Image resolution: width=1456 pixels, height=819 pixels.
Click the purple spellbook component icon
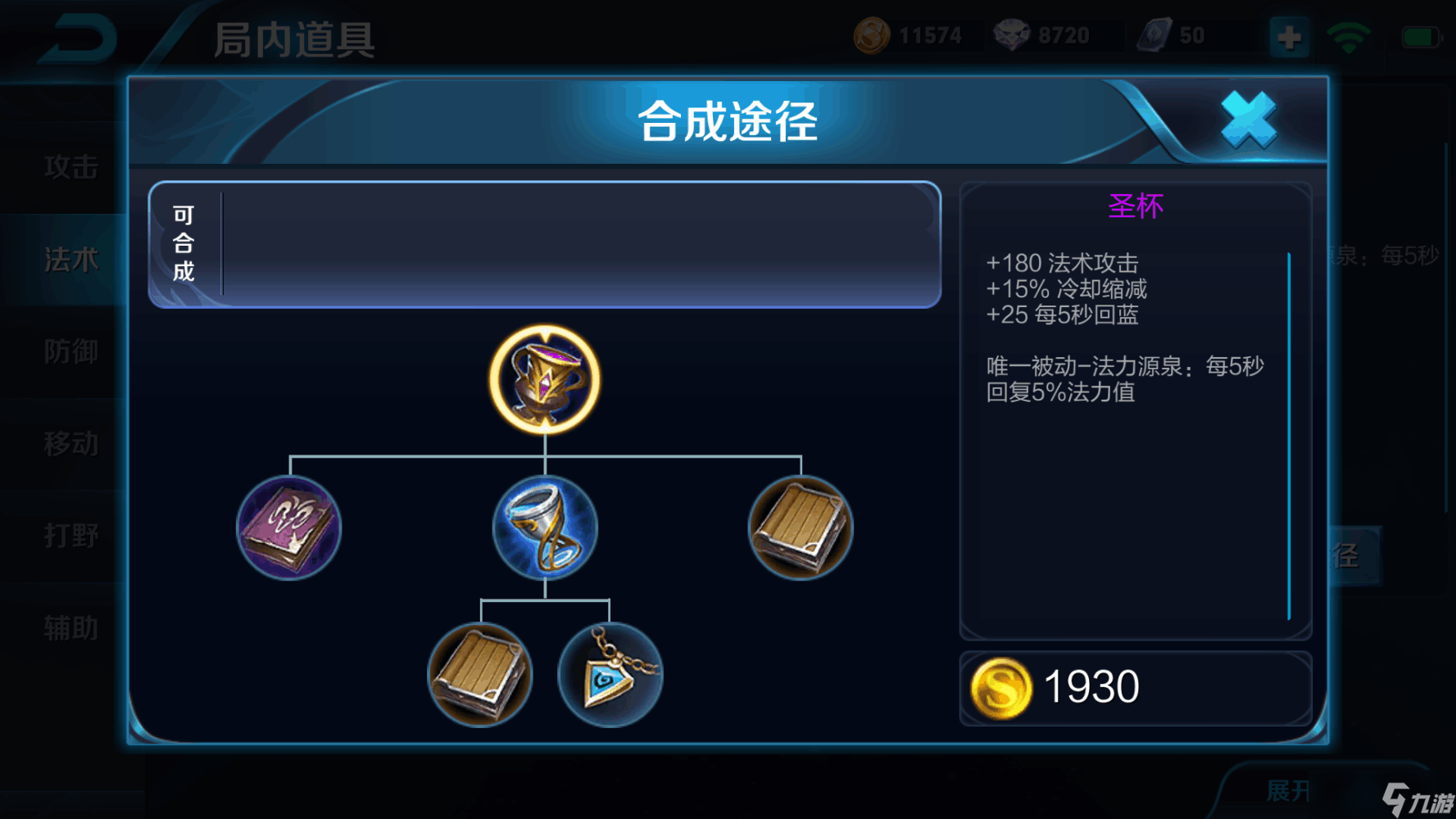tap(288, 528)
